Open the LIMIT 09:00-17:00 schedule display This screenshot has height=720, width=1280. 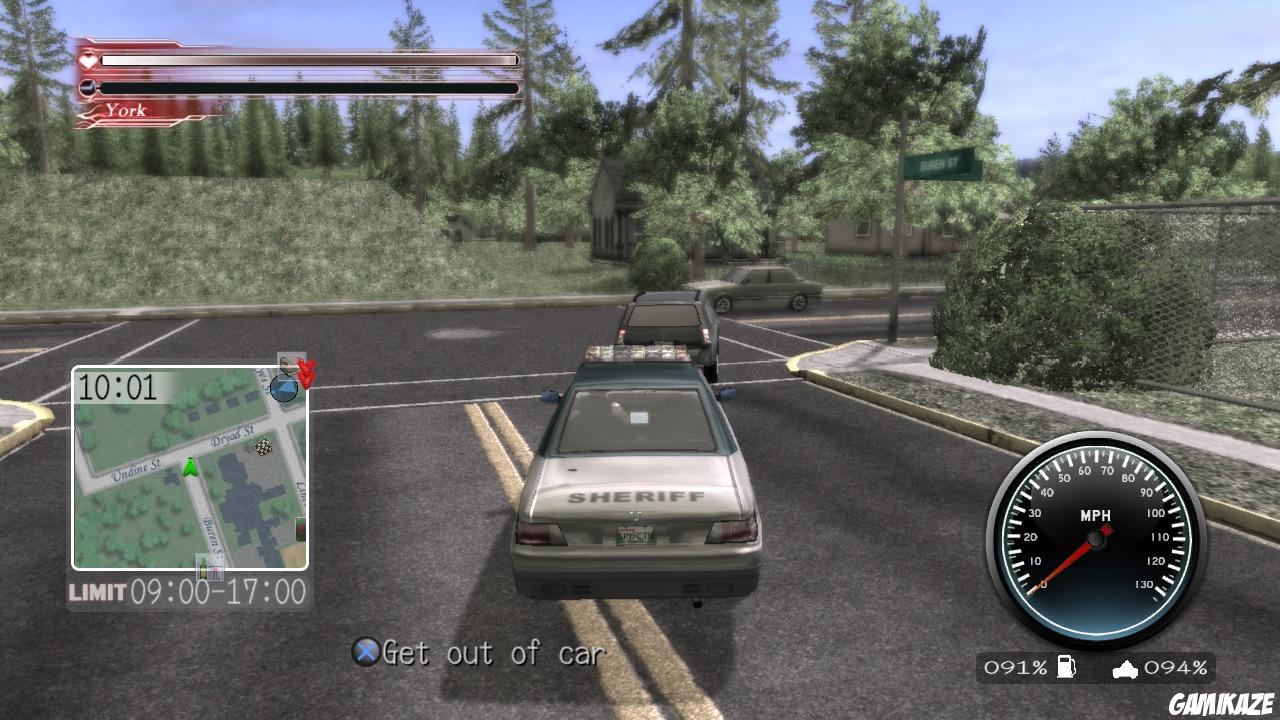tap(190, 590)
